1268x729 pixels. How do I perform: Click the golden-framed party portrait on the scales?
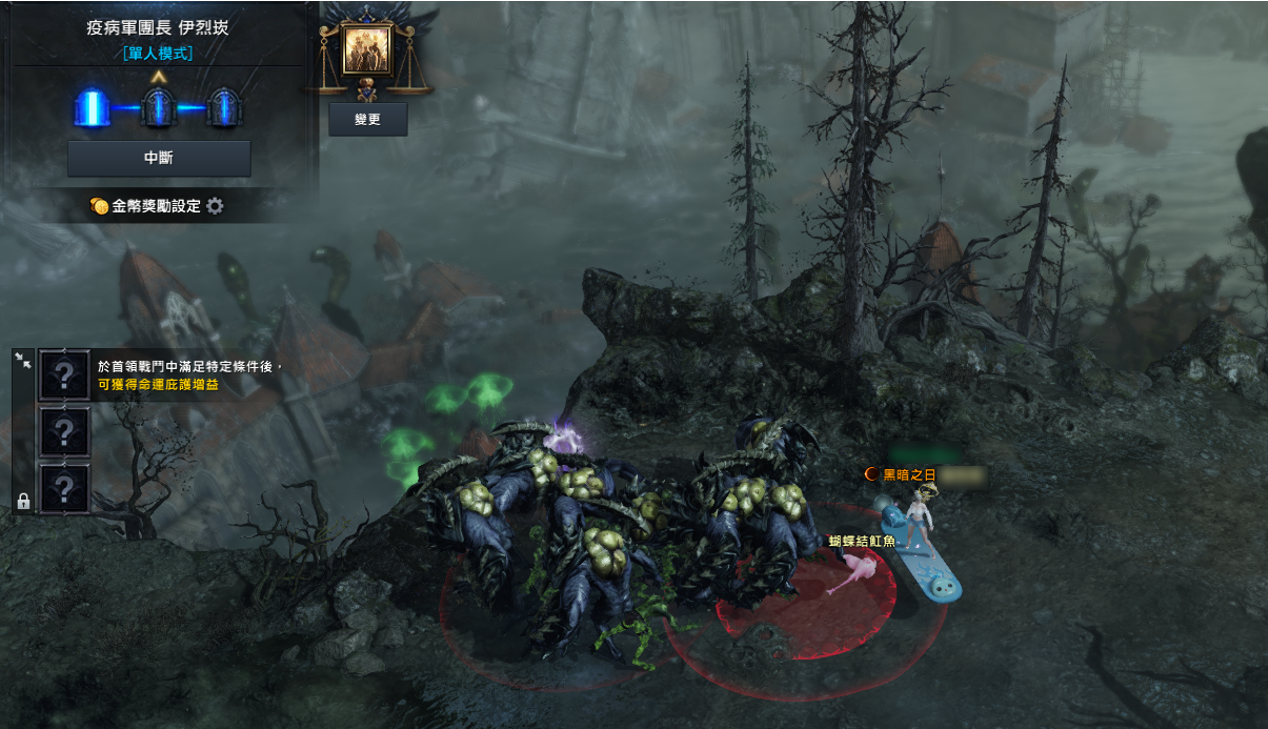(x=368, y=51)
